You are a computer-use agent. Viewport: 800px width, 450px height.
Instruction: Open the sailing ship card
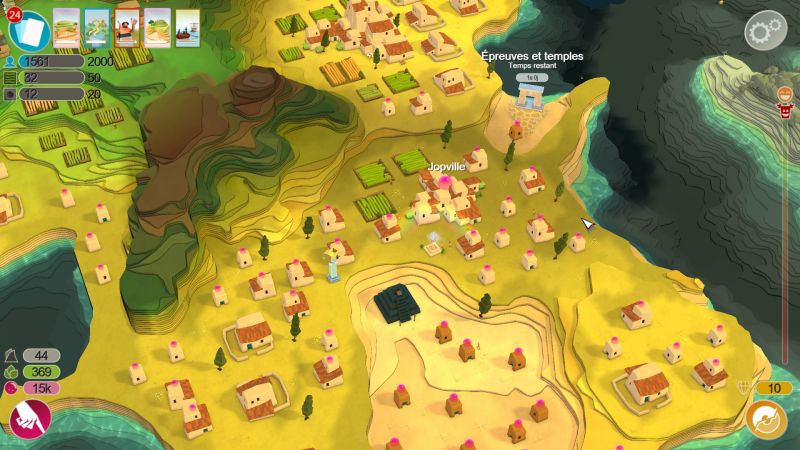[188, 26]
